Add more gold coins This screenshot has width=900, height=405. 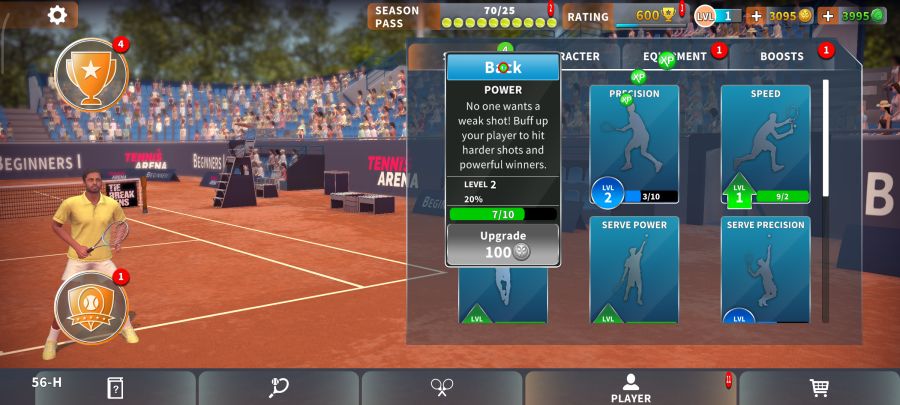tap(756, 16)
